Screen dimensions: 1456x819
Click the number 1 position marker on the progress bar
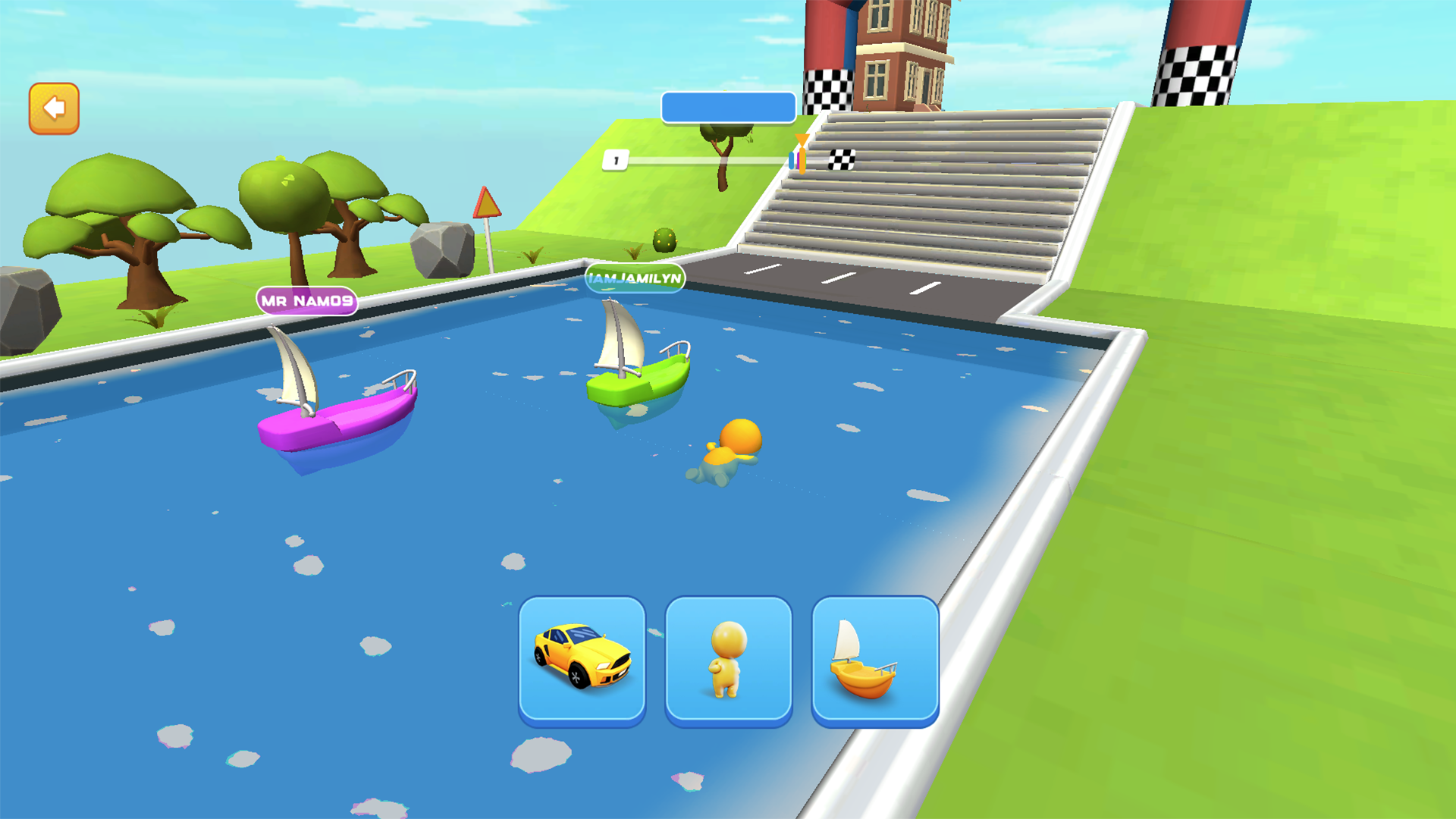[616, 158]
